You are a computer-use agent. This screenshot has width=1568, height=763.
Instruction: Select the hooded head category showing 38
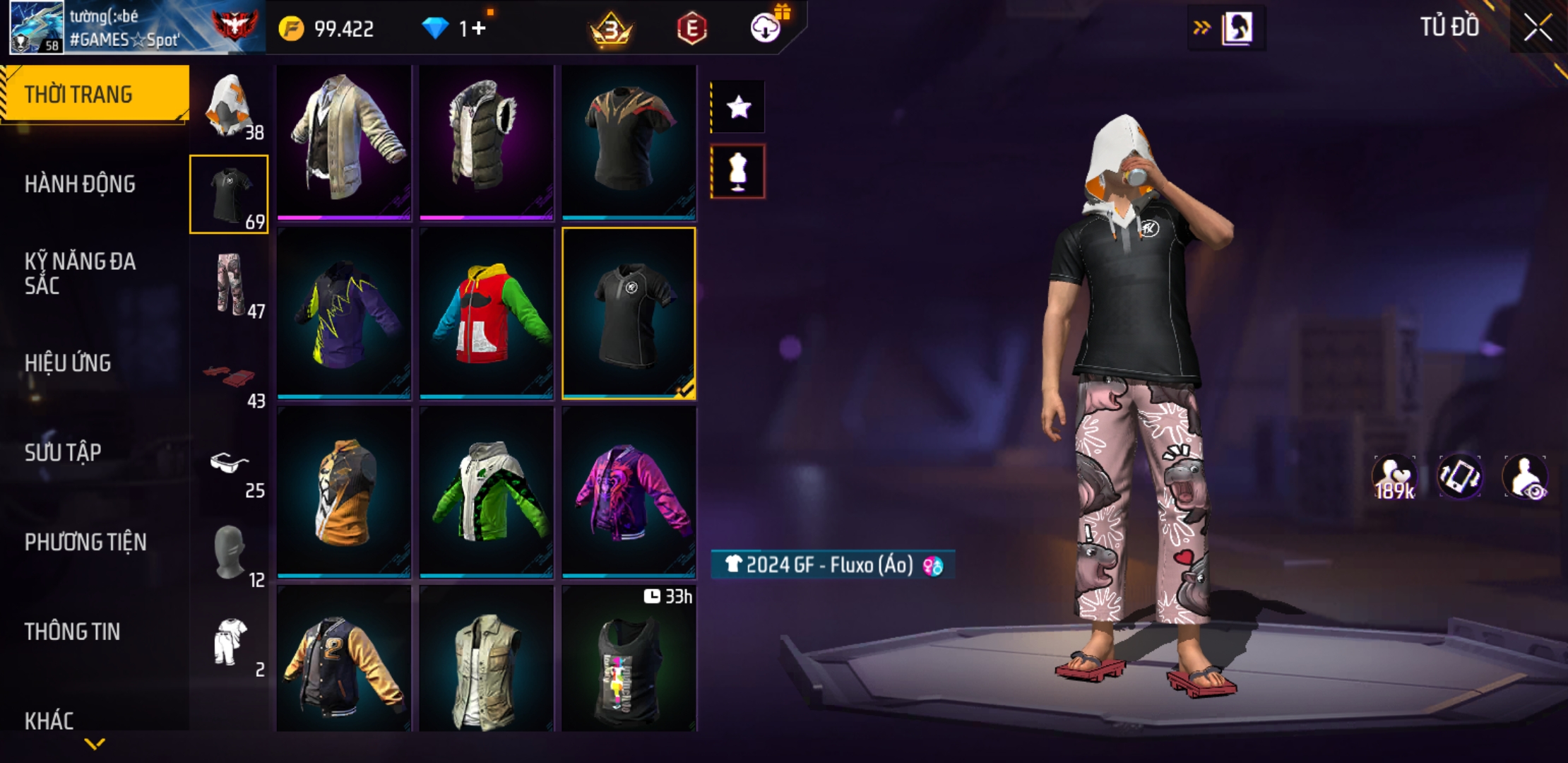tap(230, 106)
